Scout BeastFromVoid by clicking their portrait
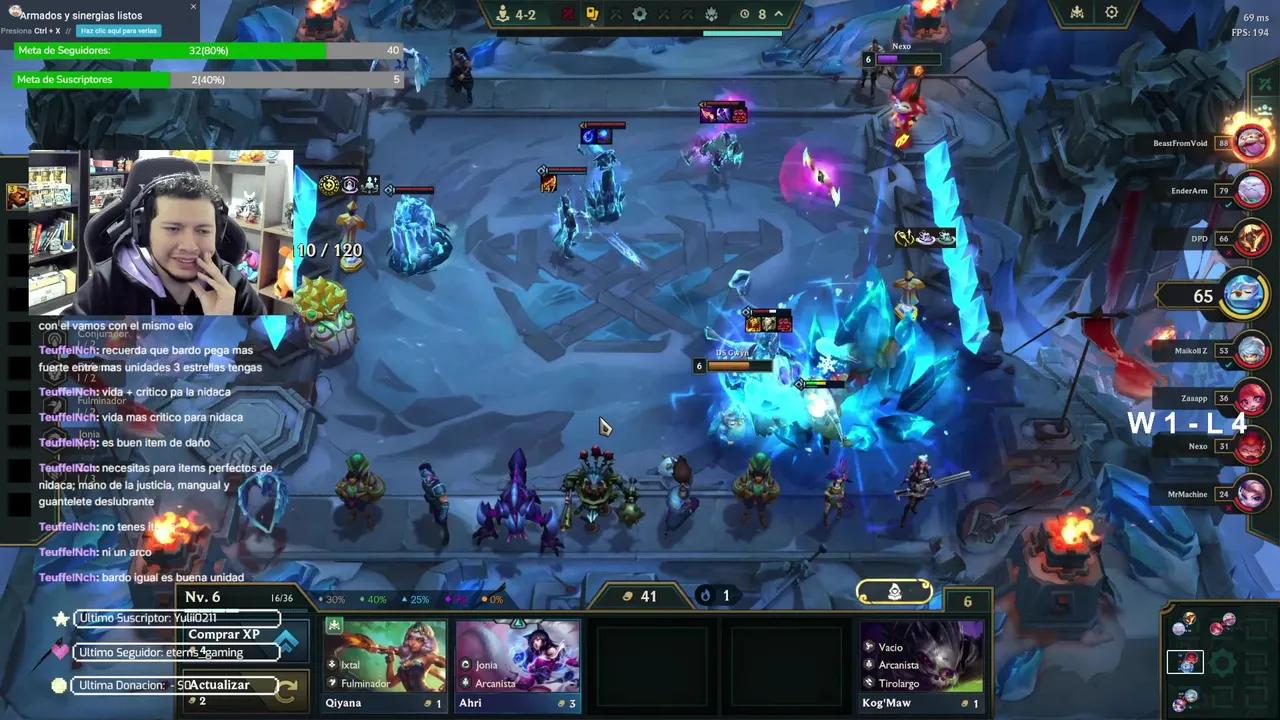The width and height of the screenshot is (1280, 720). [1252, 141]
